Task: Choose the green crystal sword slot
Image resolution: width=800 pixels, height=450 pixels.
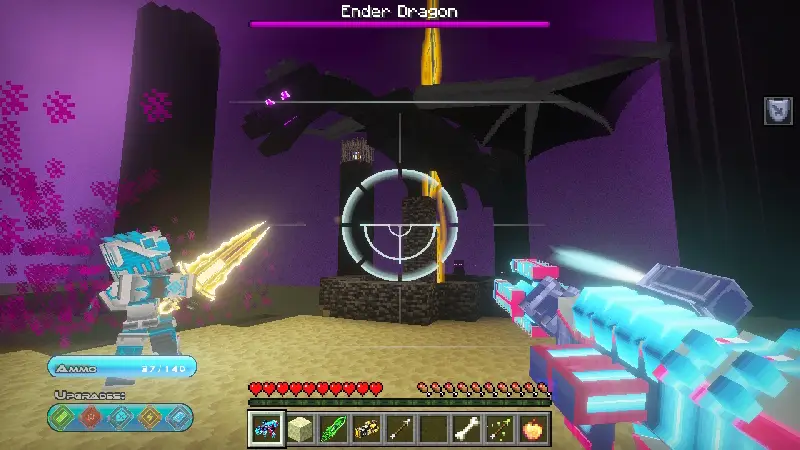Action: click(x=333, y=429)
